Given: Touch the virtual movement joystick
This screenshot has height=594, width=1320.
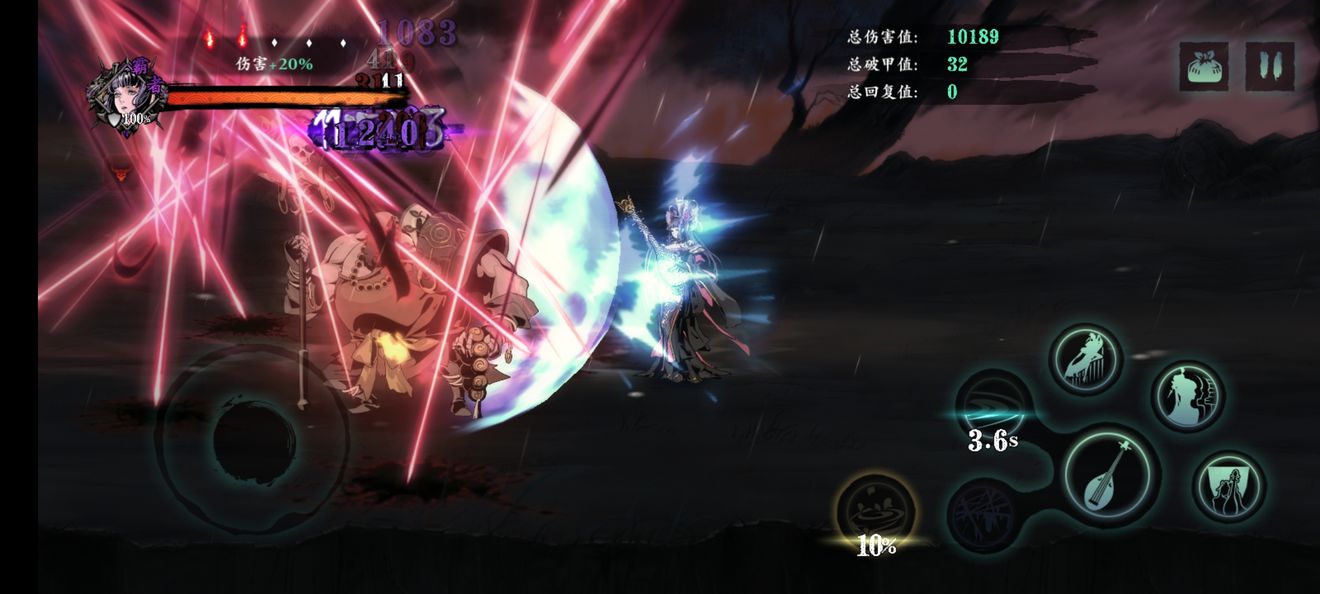Looking at the screenshot, I should tap(254, 438).
